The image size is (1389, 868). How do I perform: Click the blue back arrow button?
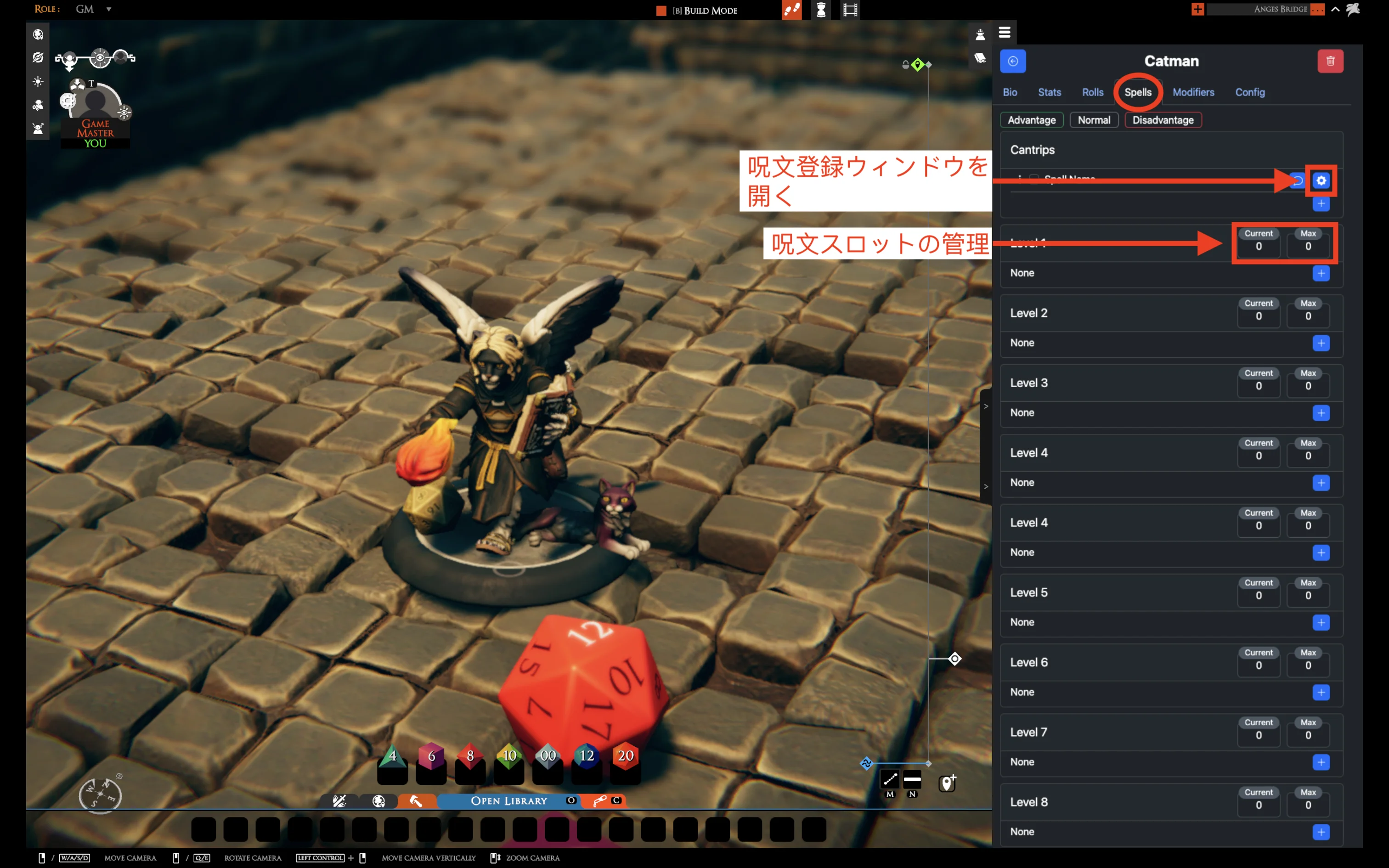coord(1012,62)
